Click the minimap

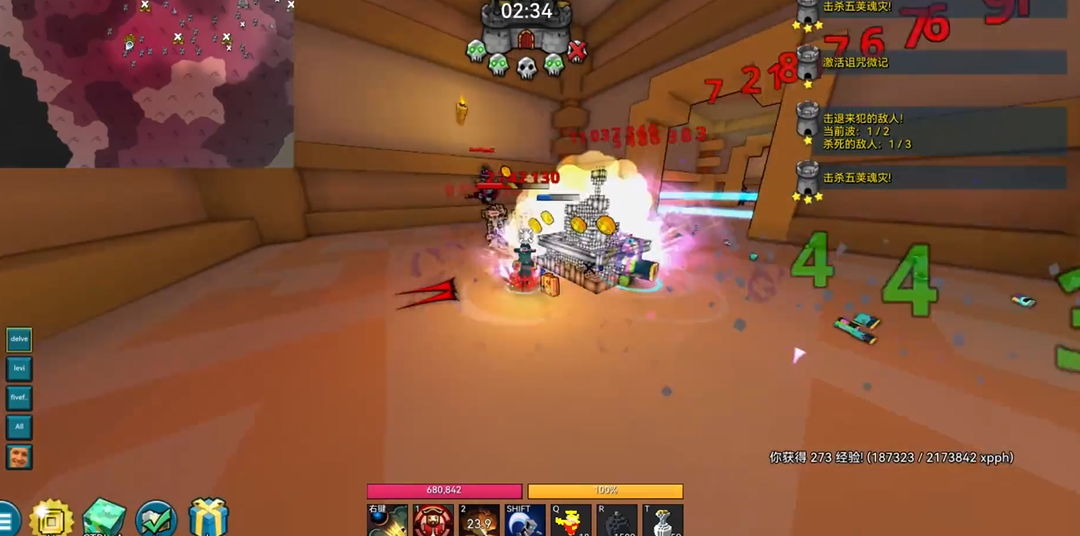(x=147, y=83)
